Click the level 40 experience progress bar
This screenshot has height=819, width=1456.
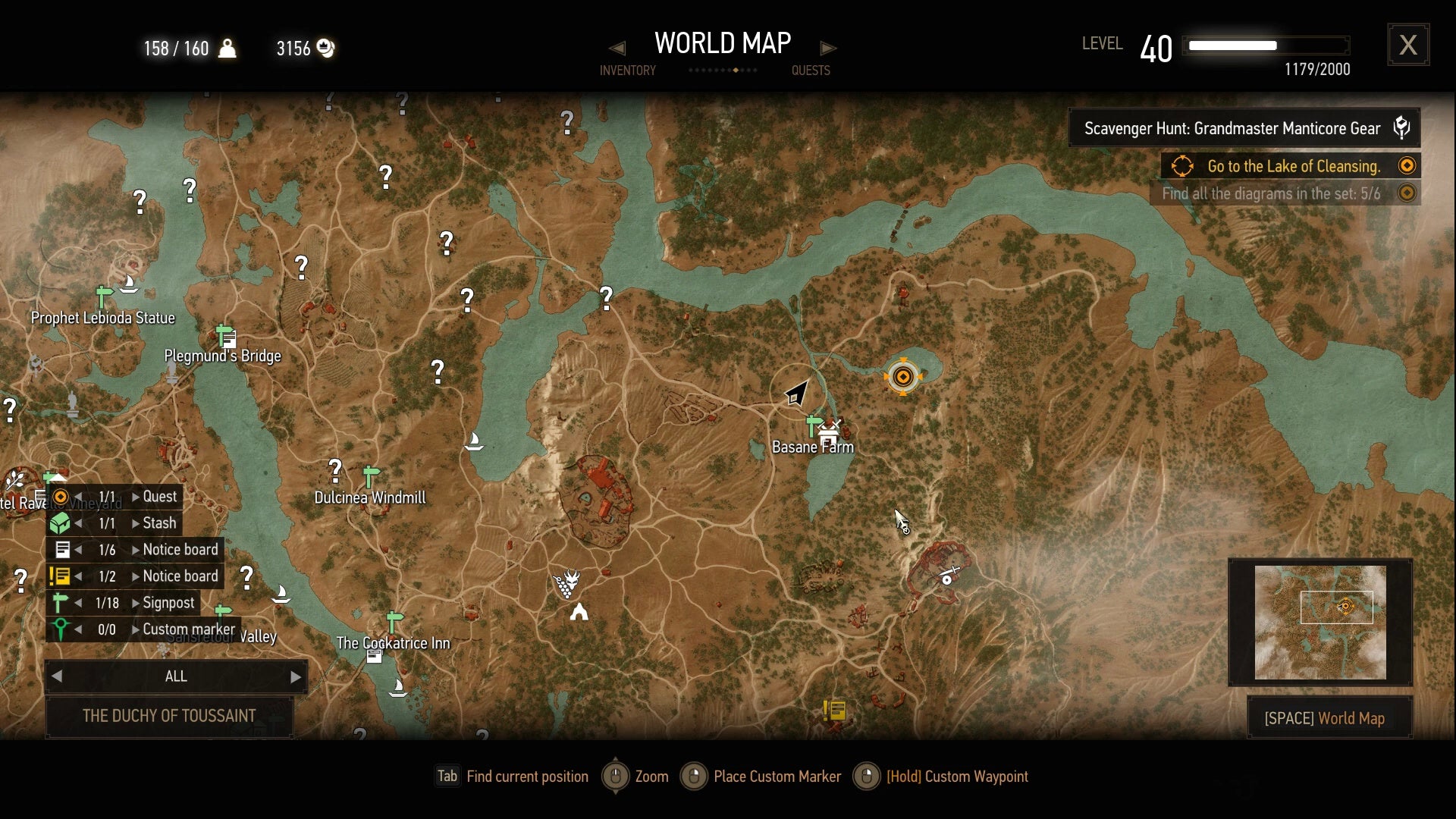[1265, 45]
